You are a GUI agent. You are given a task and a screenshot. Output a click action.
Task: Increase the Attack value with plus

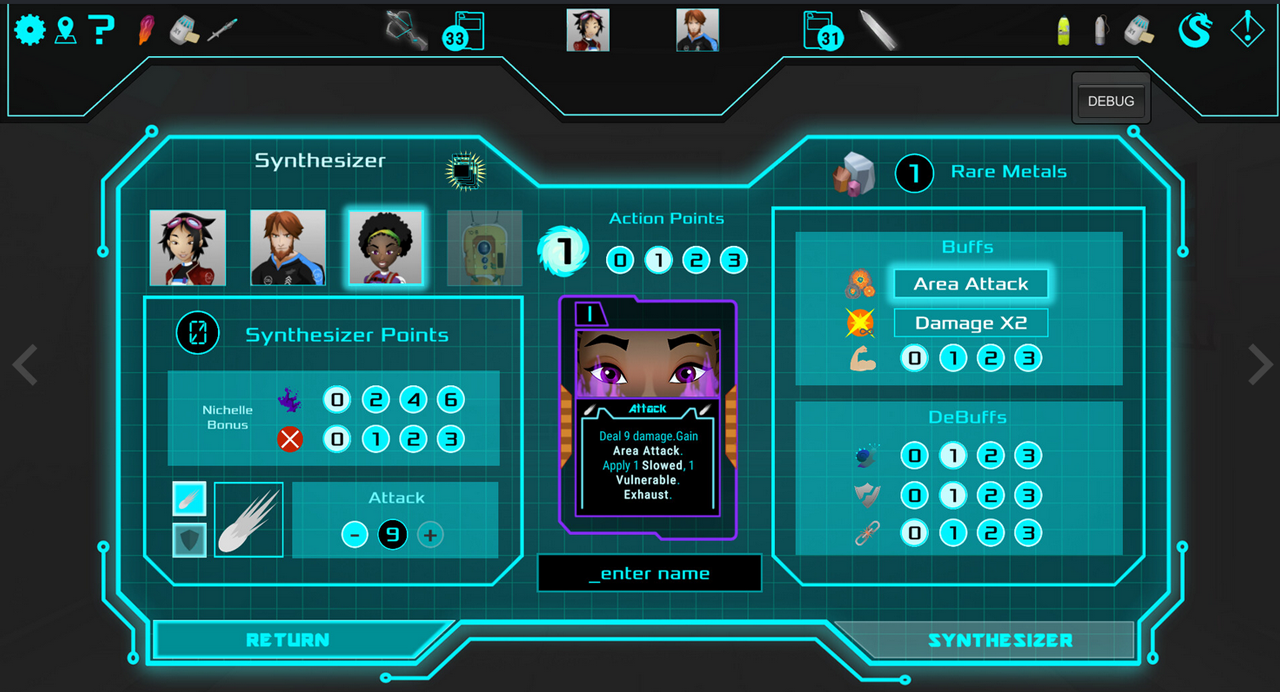[430, 535]
